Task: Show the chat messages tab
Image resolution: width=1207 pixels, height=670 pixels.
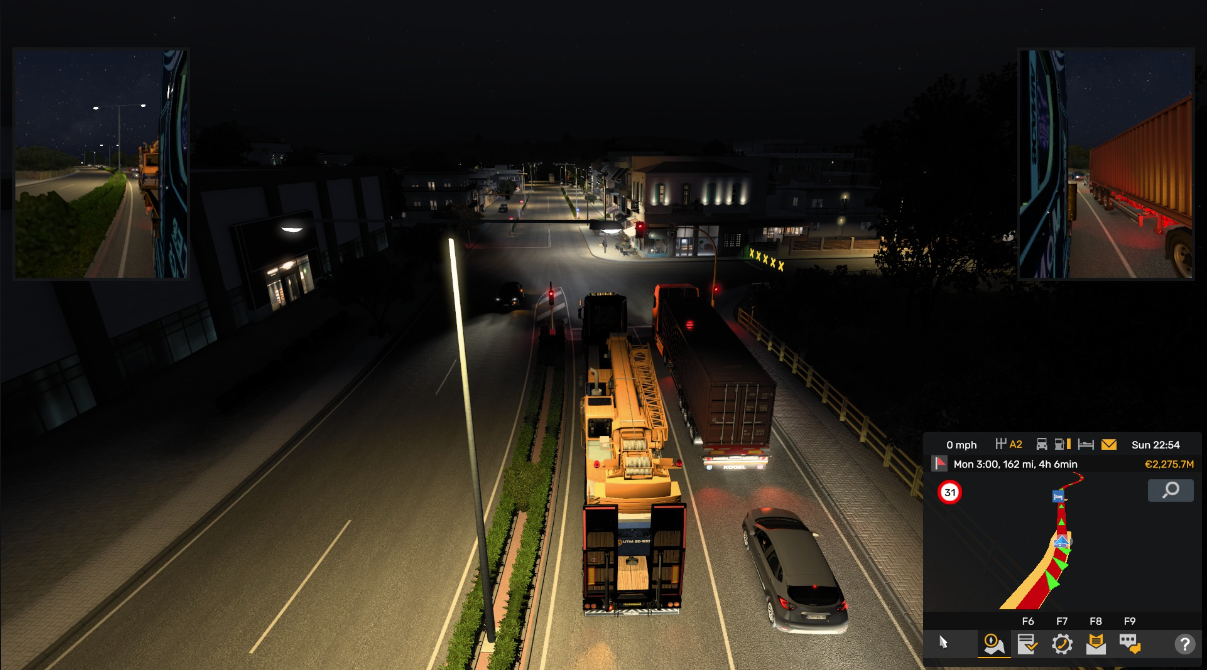Action: click(x=1130, y=644)
